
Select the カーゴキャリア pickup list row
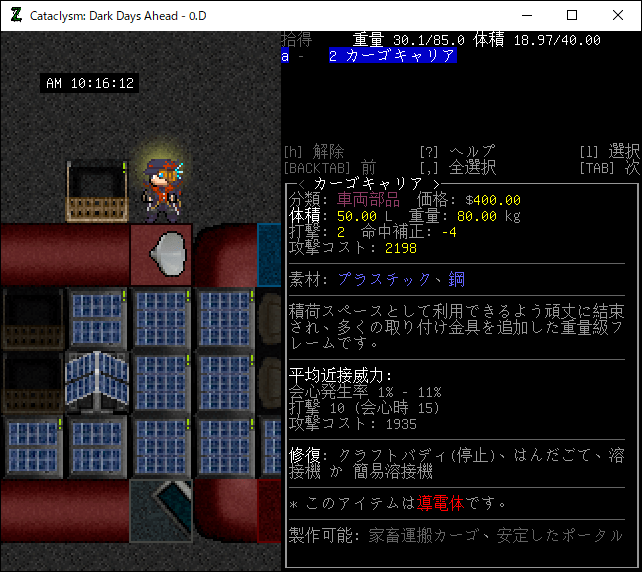pos(392,57)
